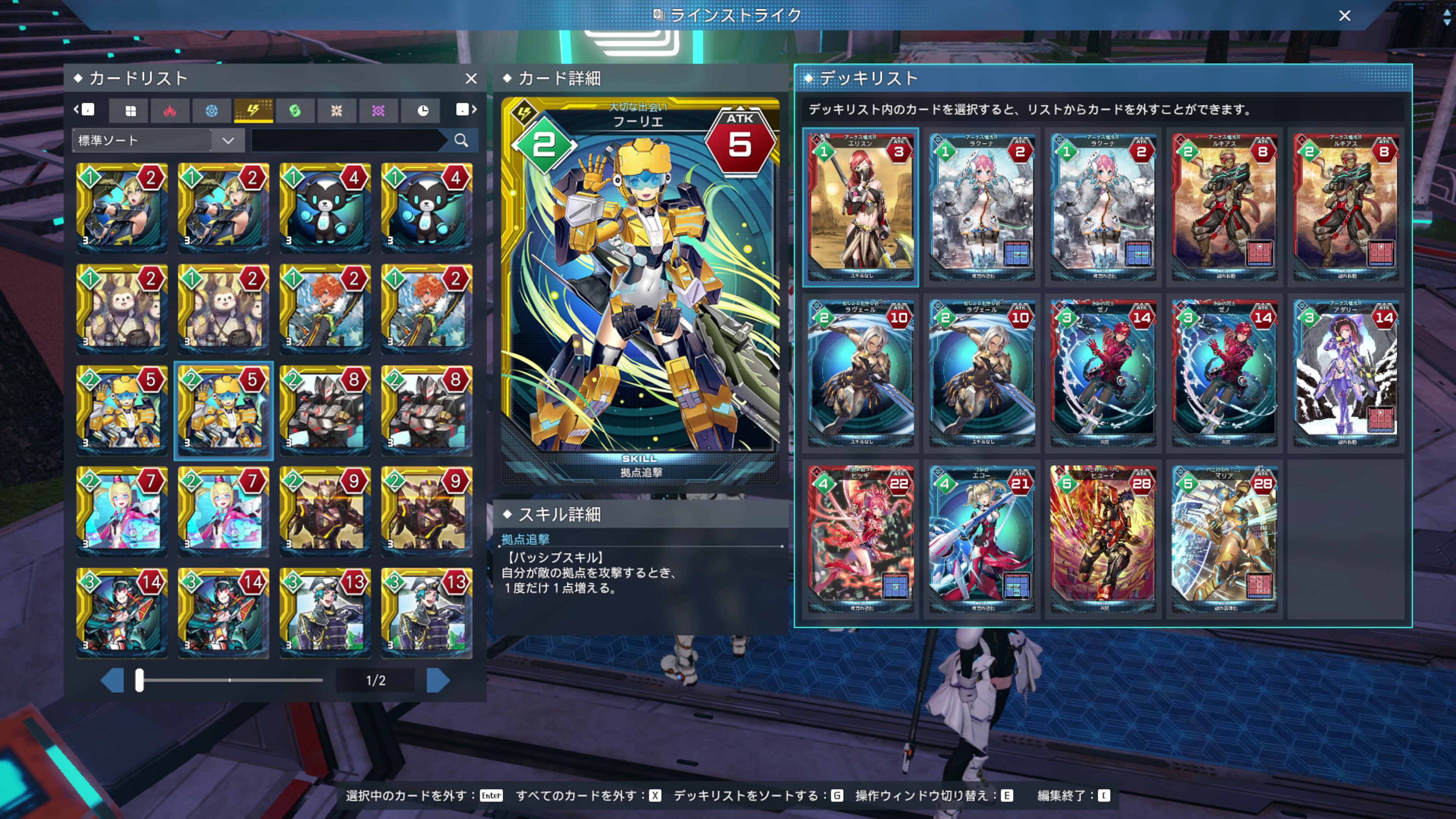Select the dark element filter icon
The height and width of the screenshot is (819, 1456).
click(x=379, y=110)
